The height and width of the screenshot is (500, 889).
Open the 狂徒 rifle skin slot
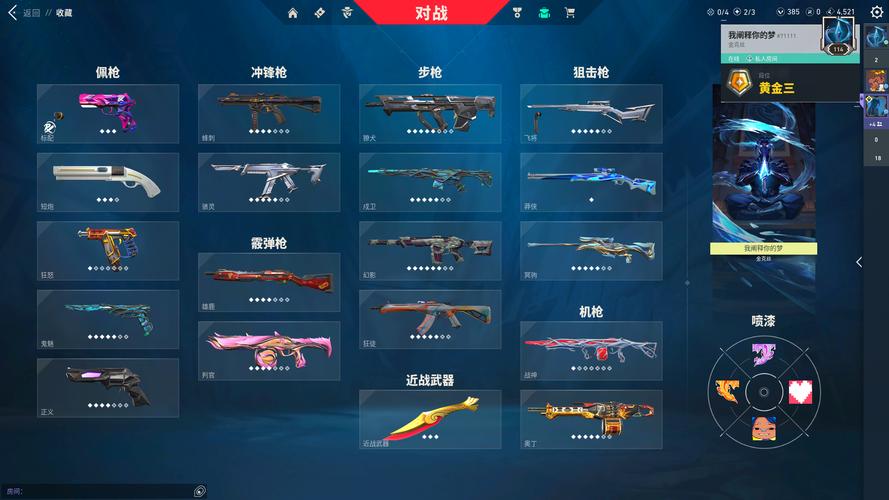click(x=431, y=319)
